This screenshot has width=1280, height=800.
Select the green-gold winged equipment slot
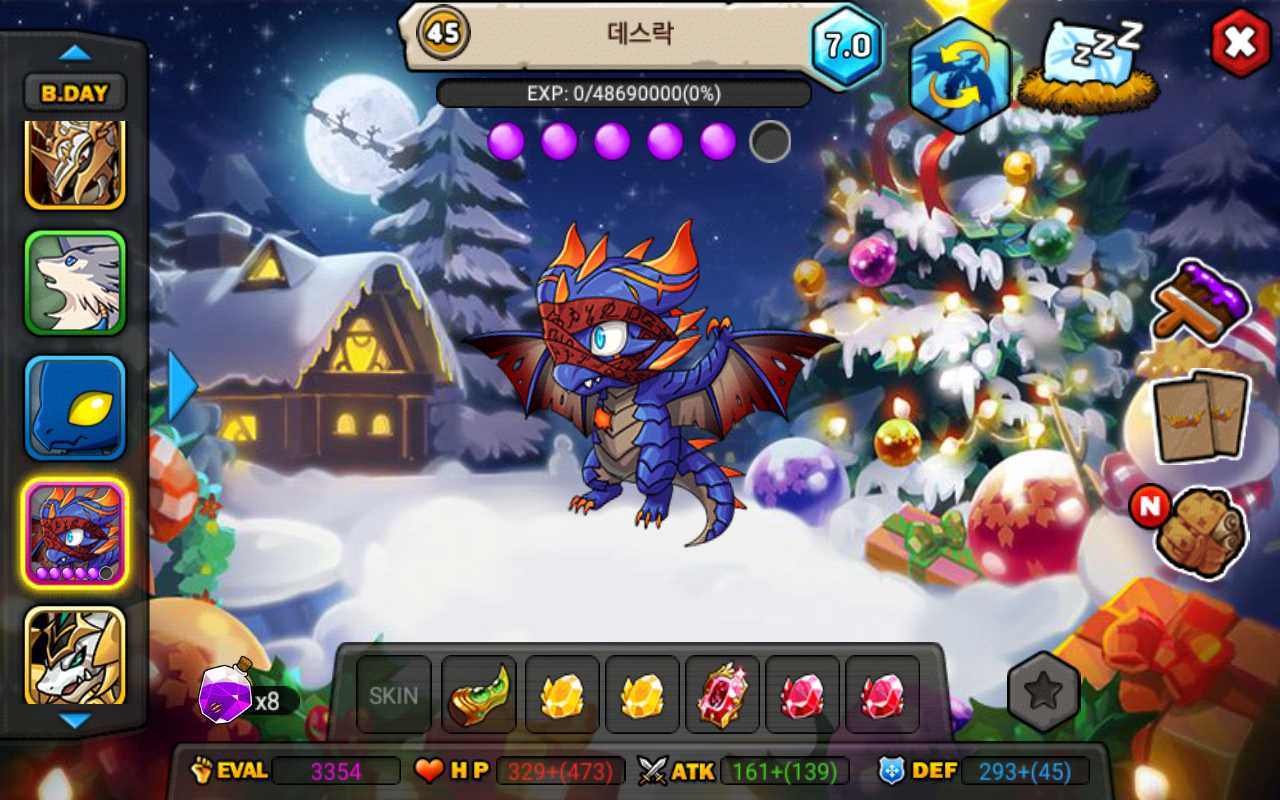(479, 695)
